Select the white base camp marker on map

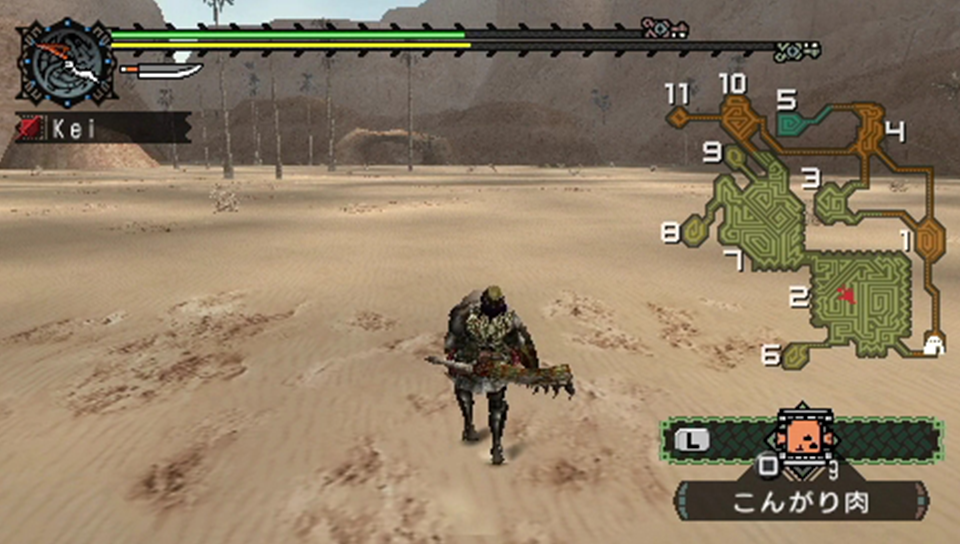933,345
